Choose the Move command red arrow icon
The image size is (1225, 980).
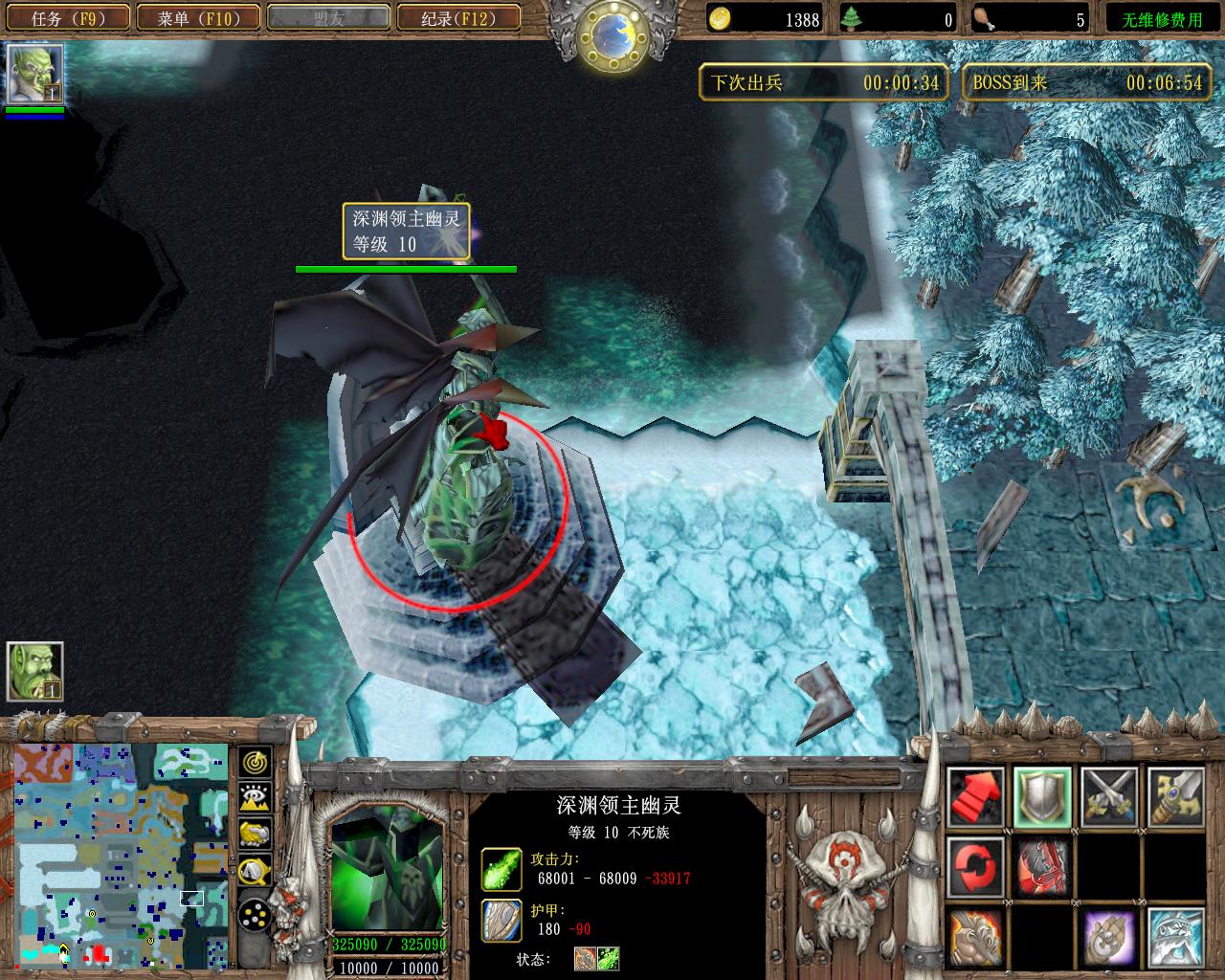click(976, 796)
